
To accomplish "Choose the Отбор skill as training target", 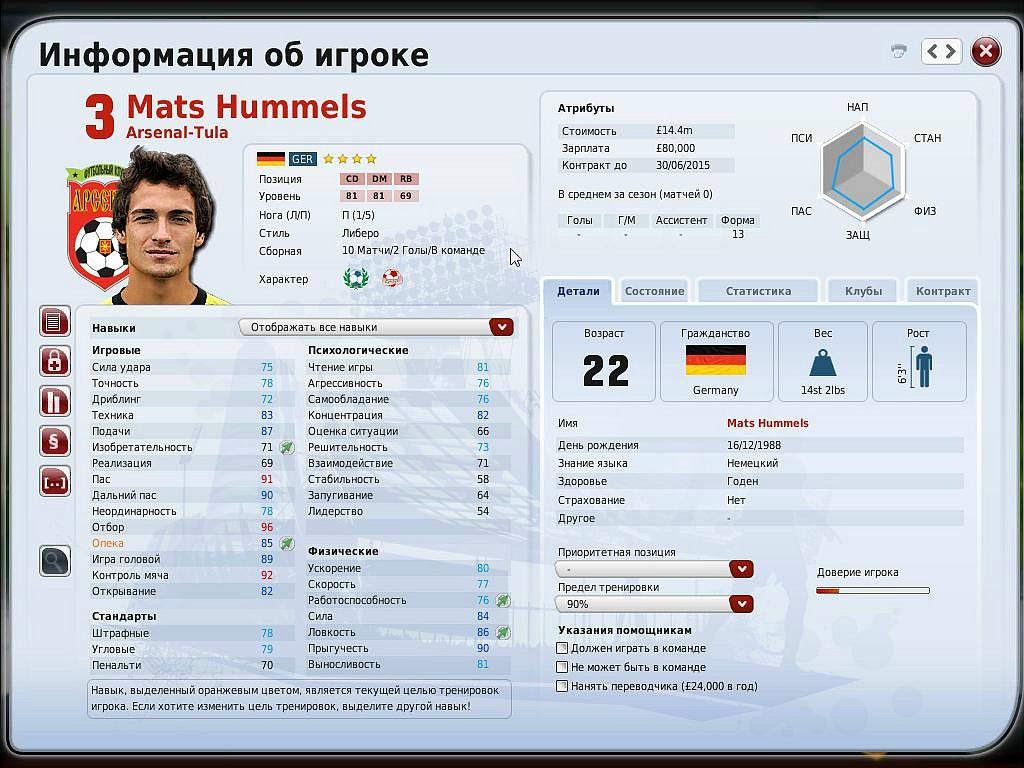I will tap(109, 527).
